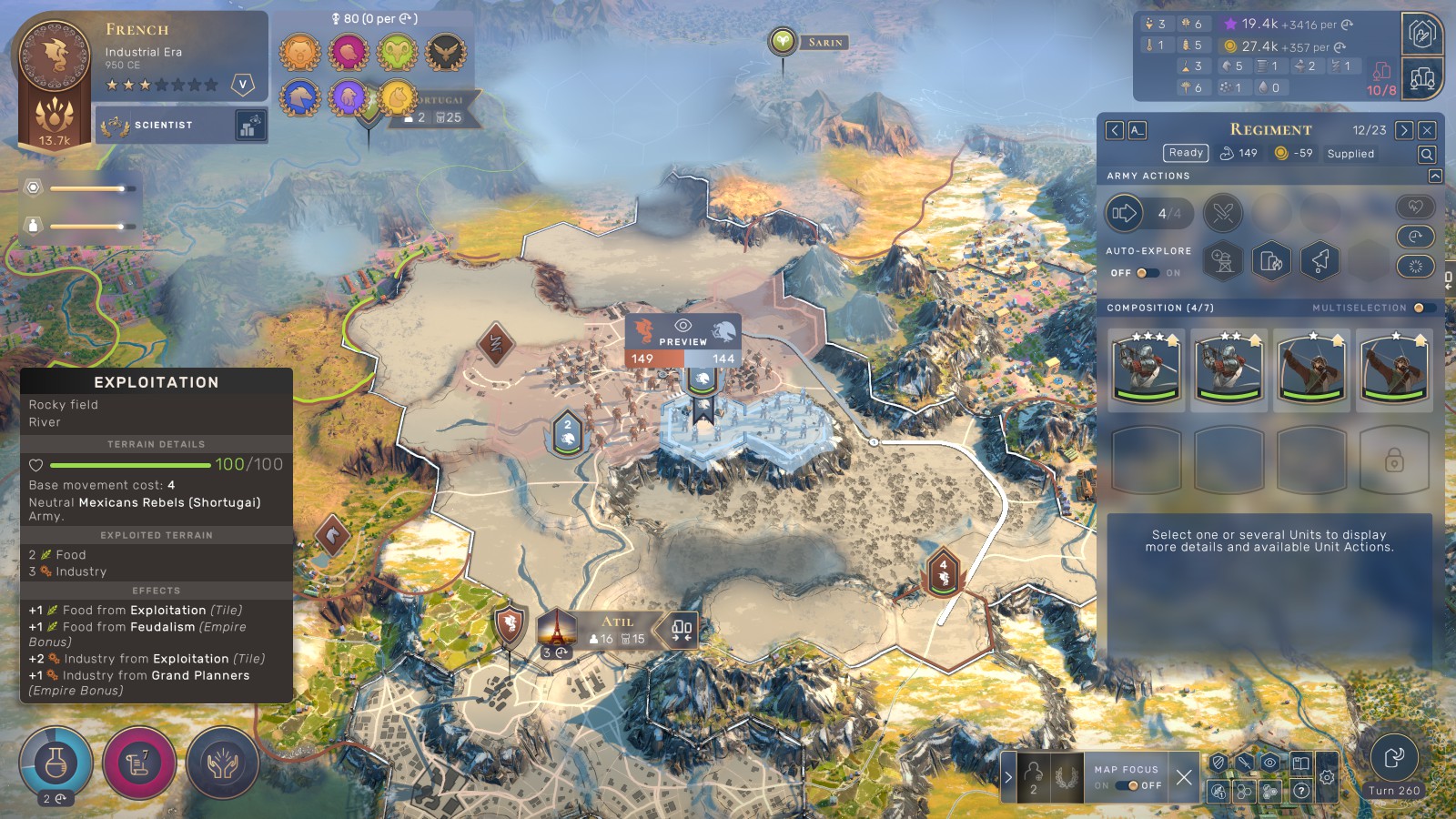This screenshot has height=819, width=1456.
Task: Open the Civics screen with the scroll icon
Action: [138, 763]
